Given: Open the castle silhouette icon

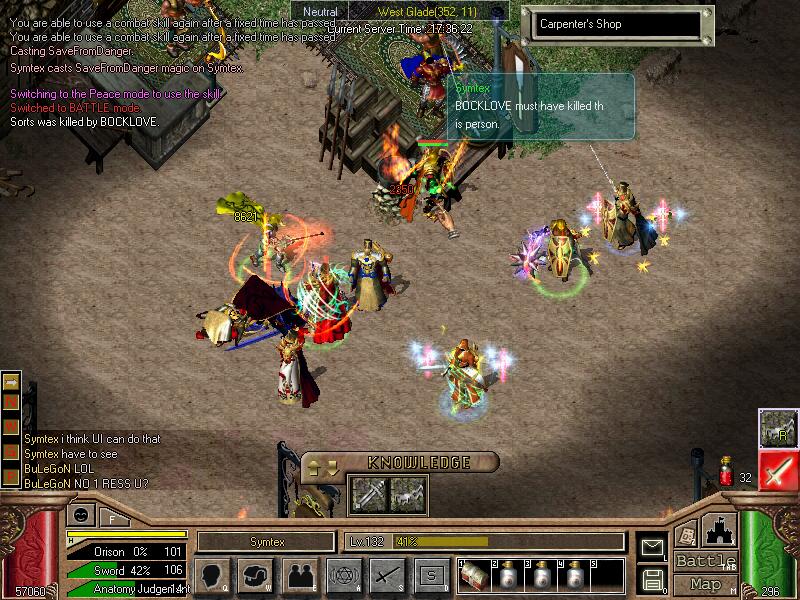Looking at the screenshot, I should 719,529.
